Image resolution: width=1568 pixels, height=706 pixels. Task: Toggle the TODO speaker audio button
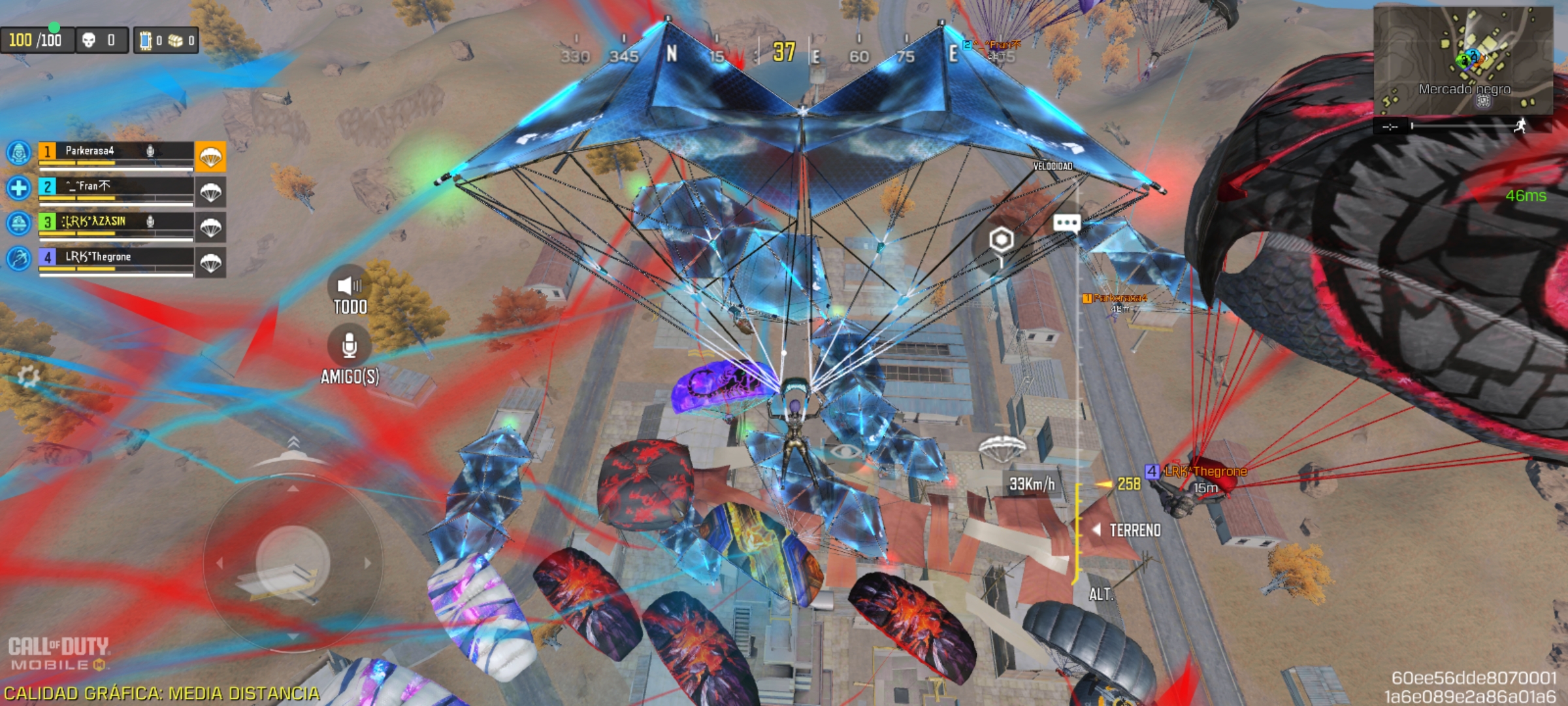350,286
